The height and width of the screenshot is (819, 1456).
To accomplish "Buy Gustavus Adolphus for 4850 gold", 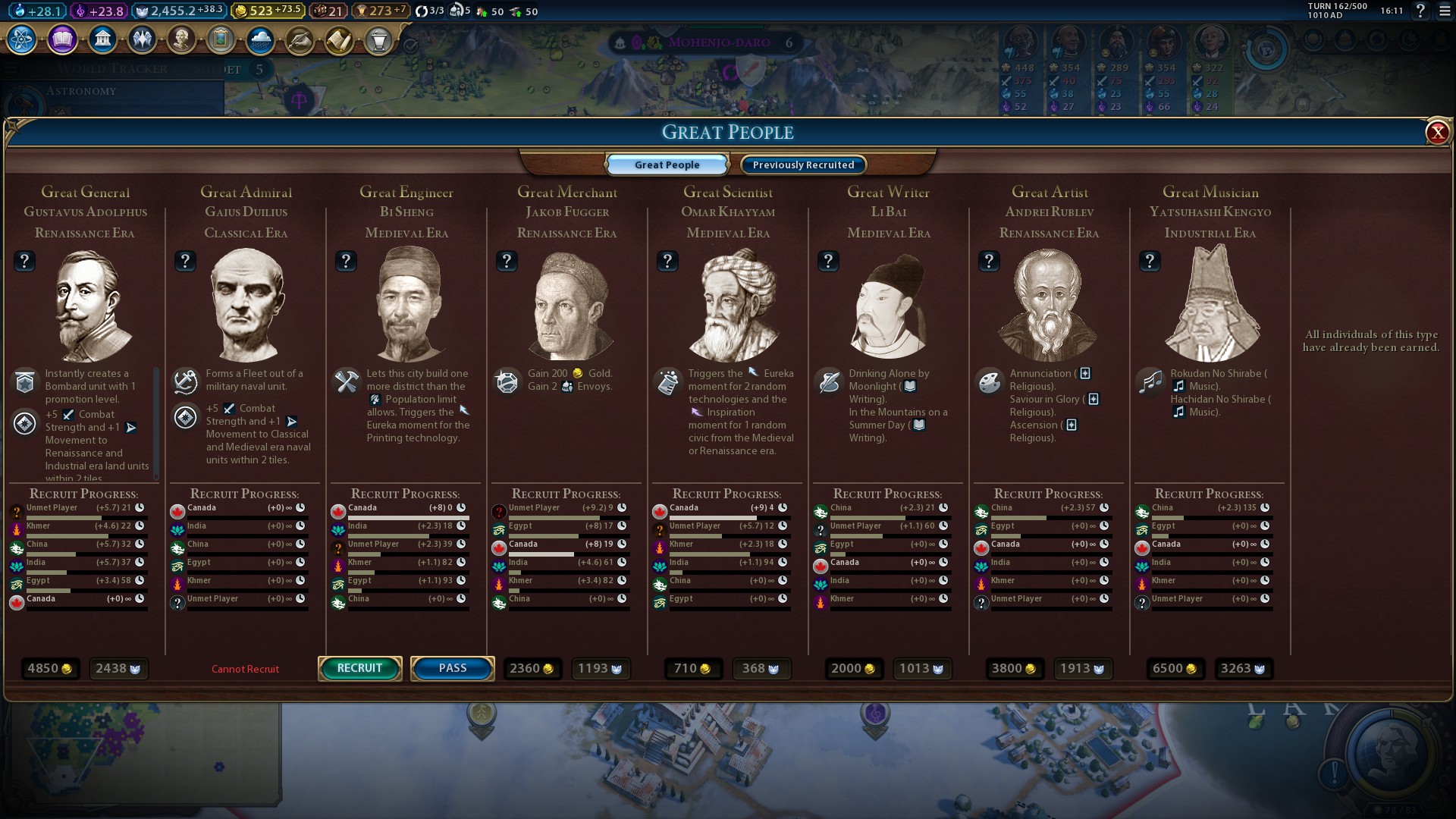I will (49, 668).
